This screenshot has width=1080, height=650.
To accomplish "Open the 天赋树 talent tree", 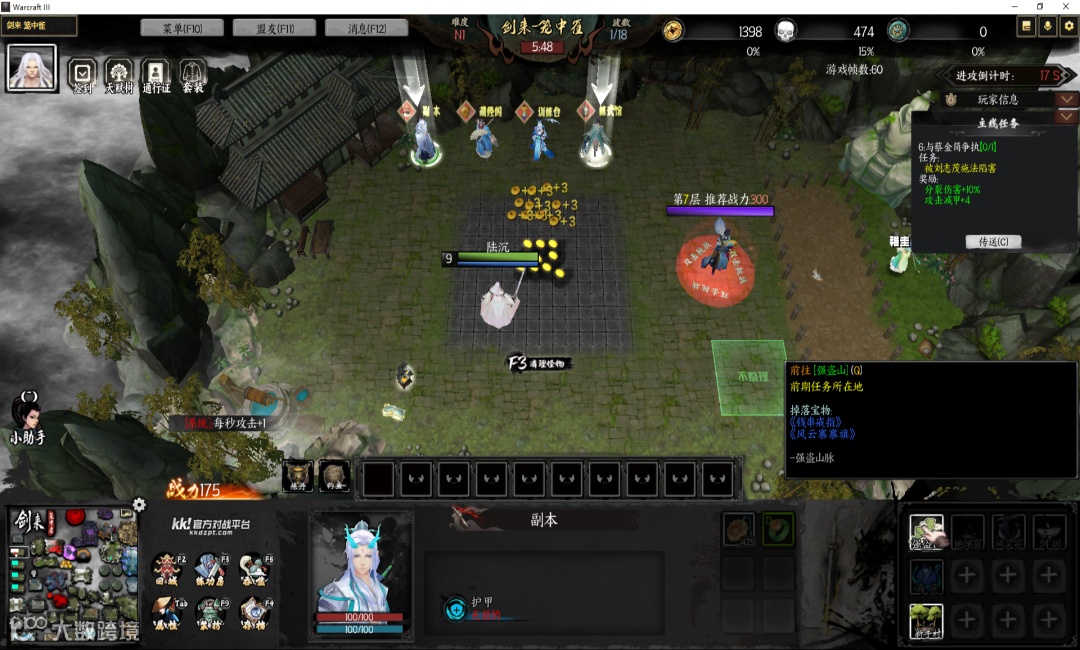I will [x=119, y=73].
